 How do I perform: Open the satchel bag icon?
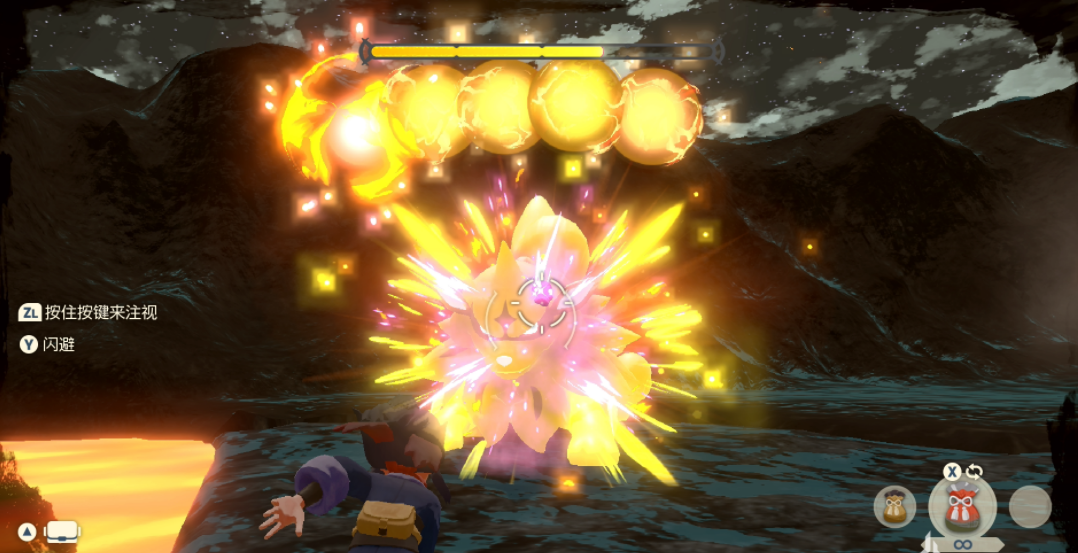(63, 532)
